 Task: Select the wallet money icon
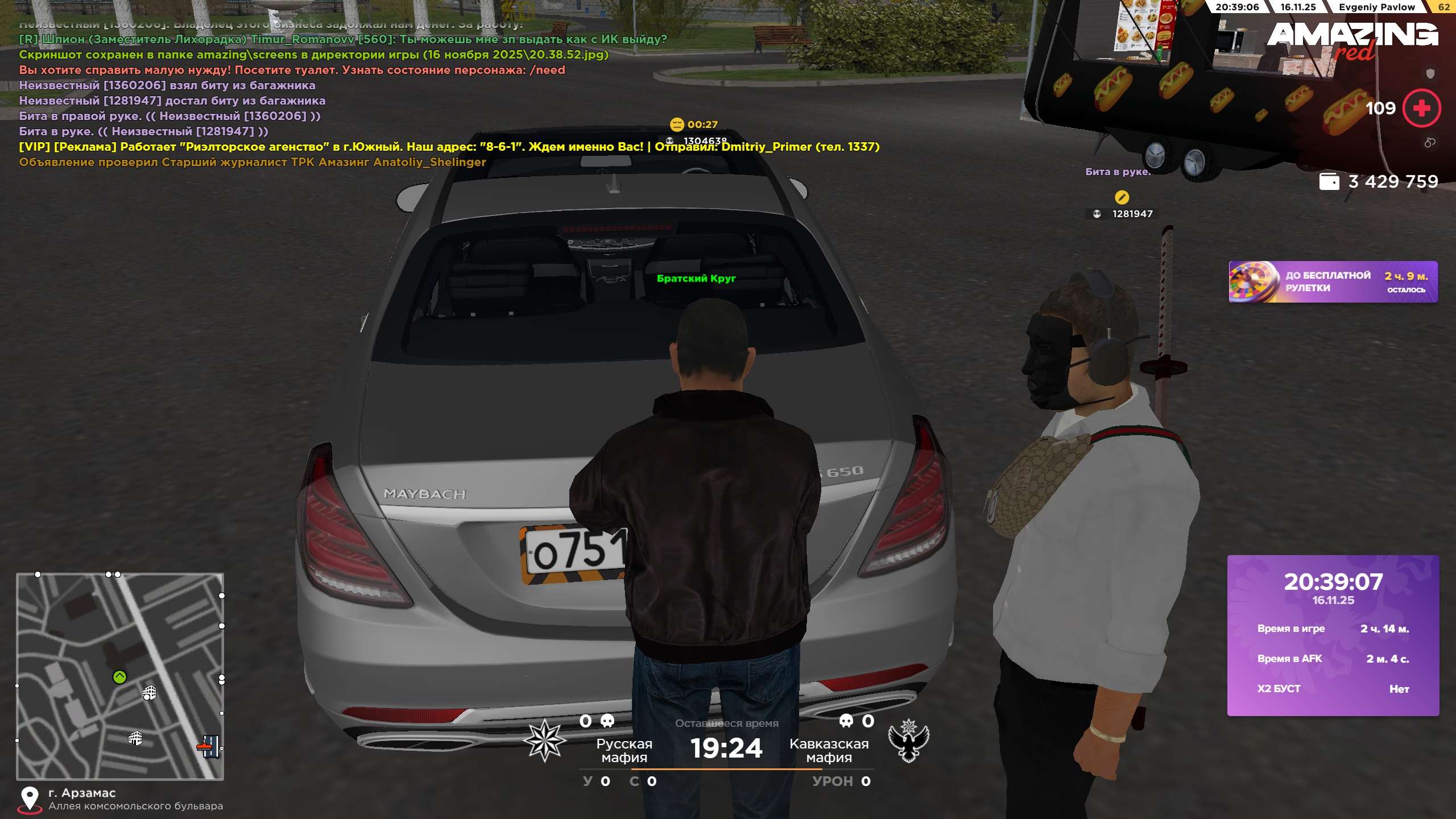[1329, 181]
